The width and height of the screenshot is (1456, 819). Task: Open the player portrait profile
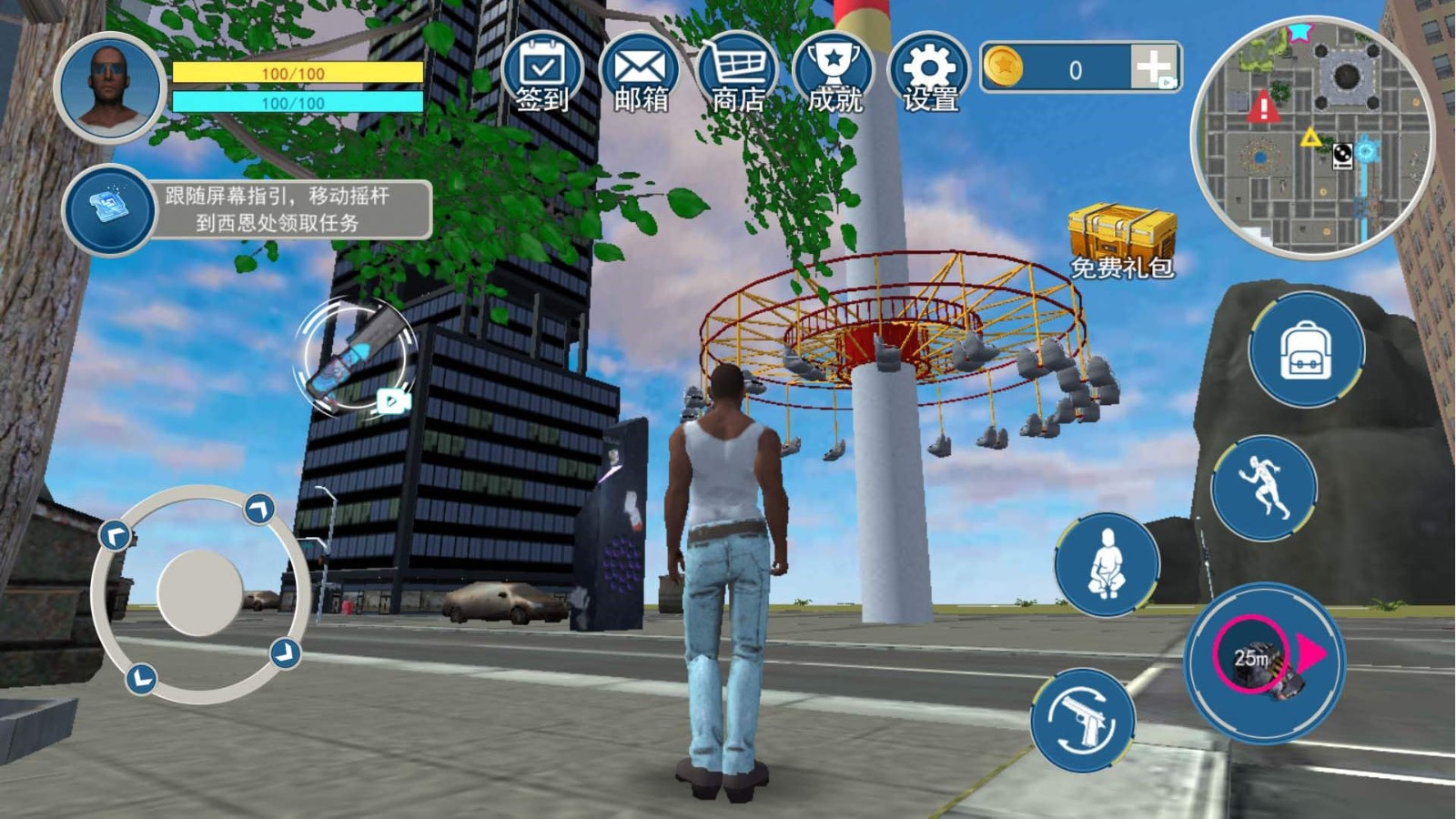pyautogui.click(x=109, y=88)
